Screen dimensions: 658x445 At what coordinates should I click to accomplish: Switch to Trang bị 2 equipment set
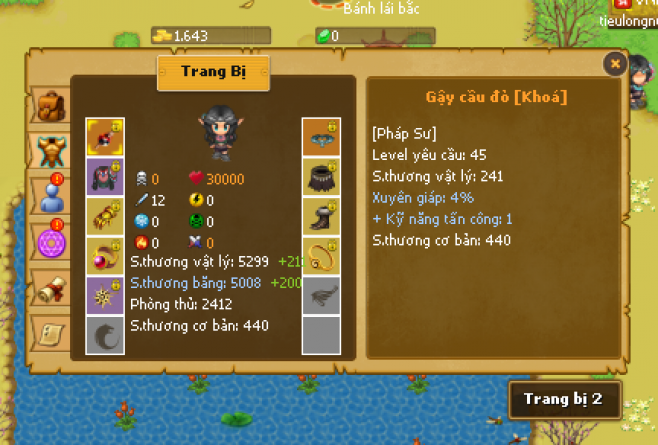click(564, 398)
